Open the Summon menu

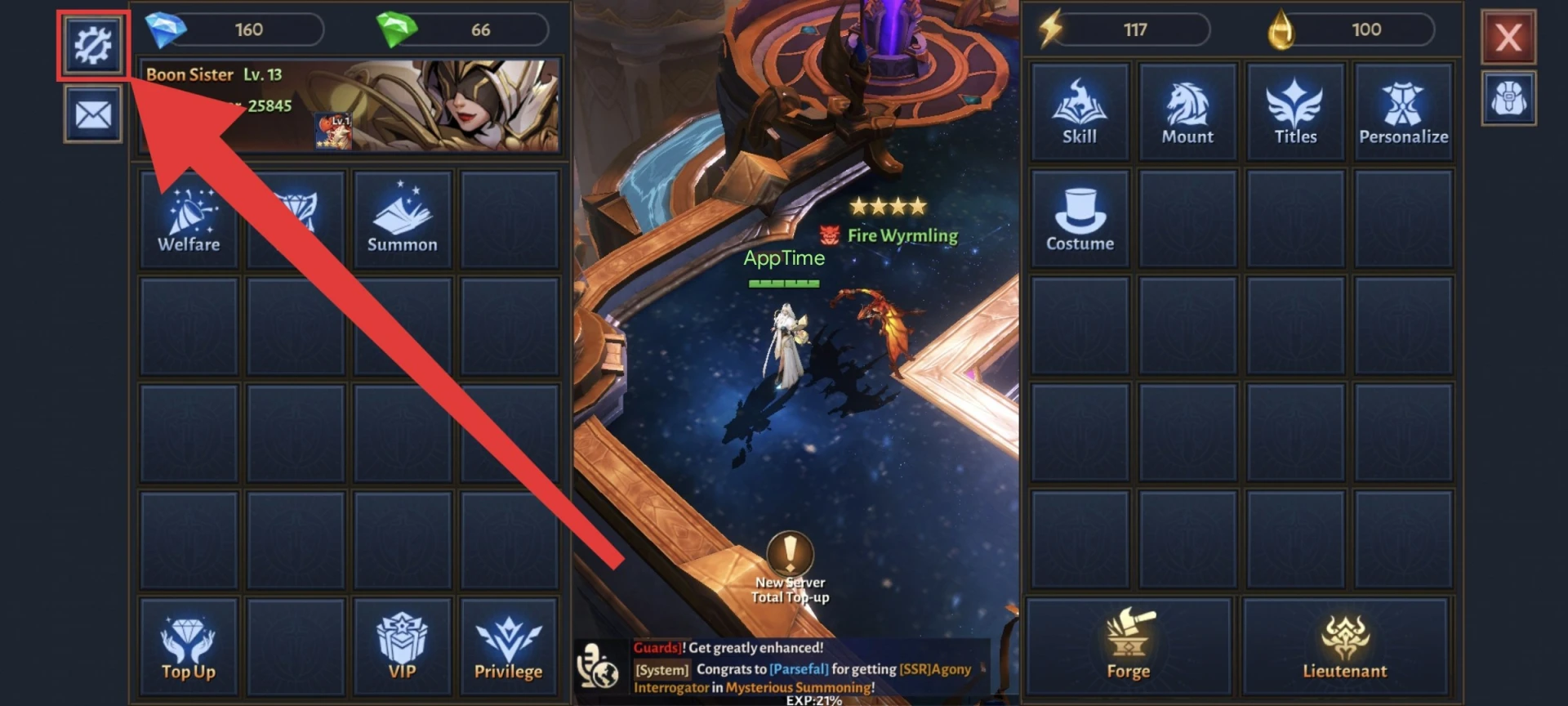click(x=402, y=219)
